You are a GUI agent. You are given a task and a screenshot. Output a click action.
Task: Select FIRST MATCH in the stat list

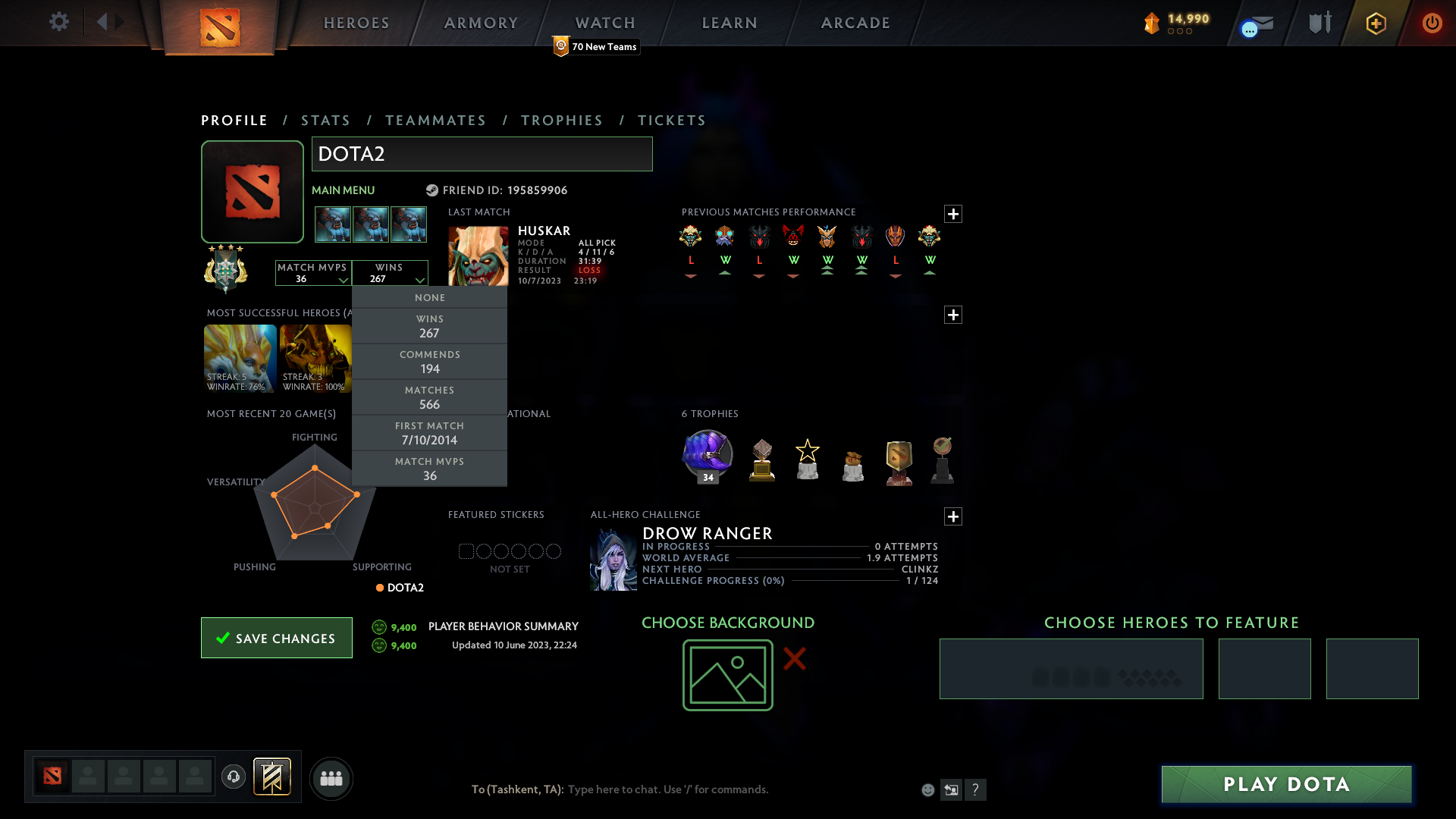click(x=429, y=433)
